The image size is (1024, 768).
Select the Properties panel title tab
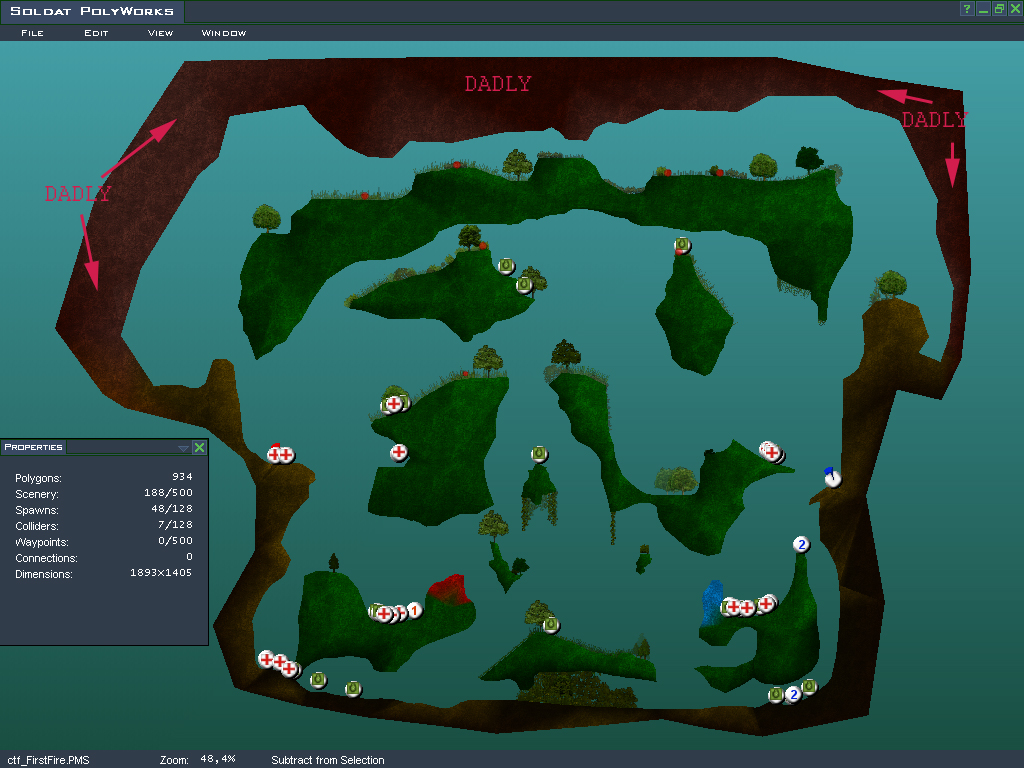click(x=33, y=447)
